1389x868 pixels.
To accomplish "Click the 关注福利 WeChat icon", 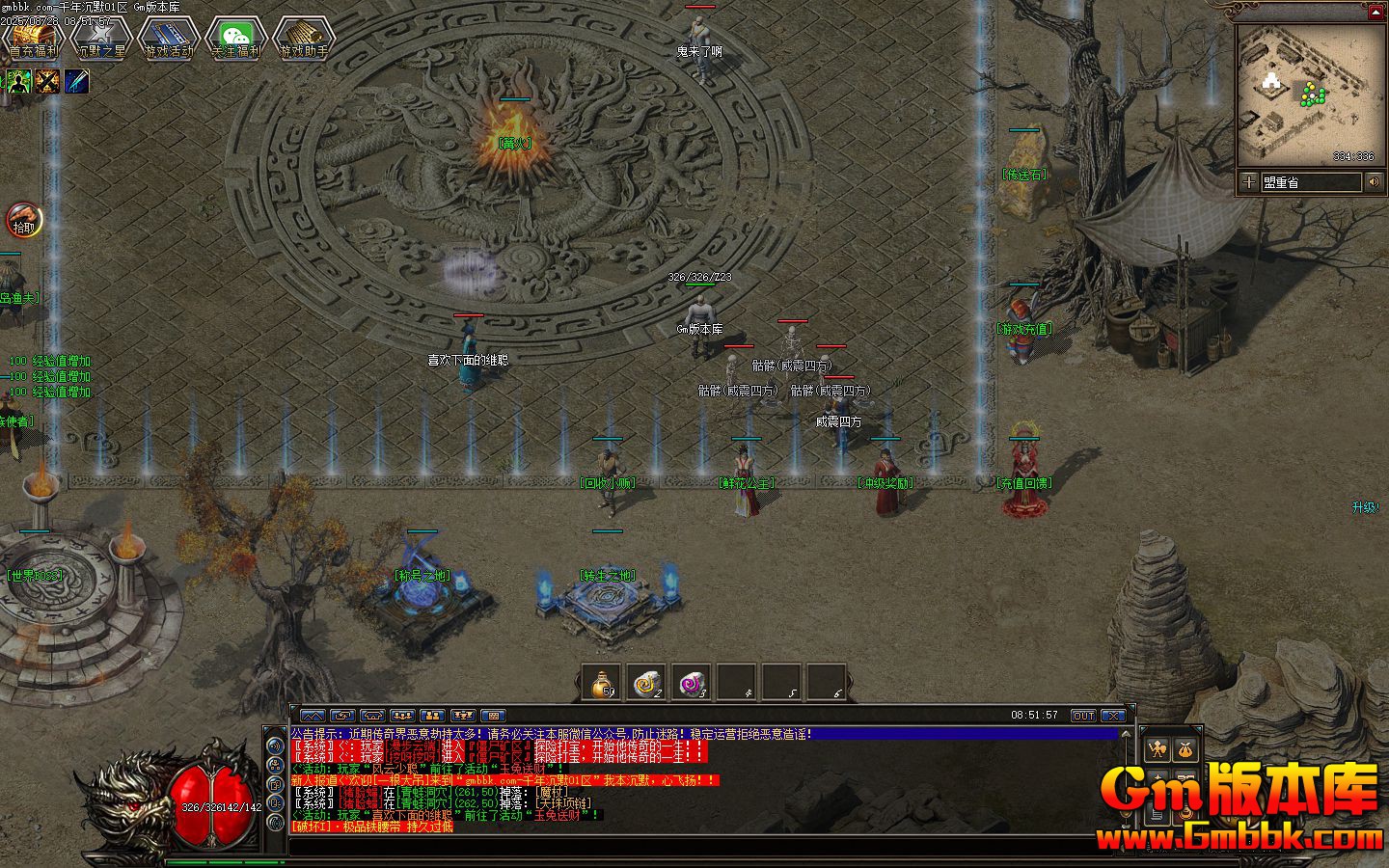I will 235,39.
